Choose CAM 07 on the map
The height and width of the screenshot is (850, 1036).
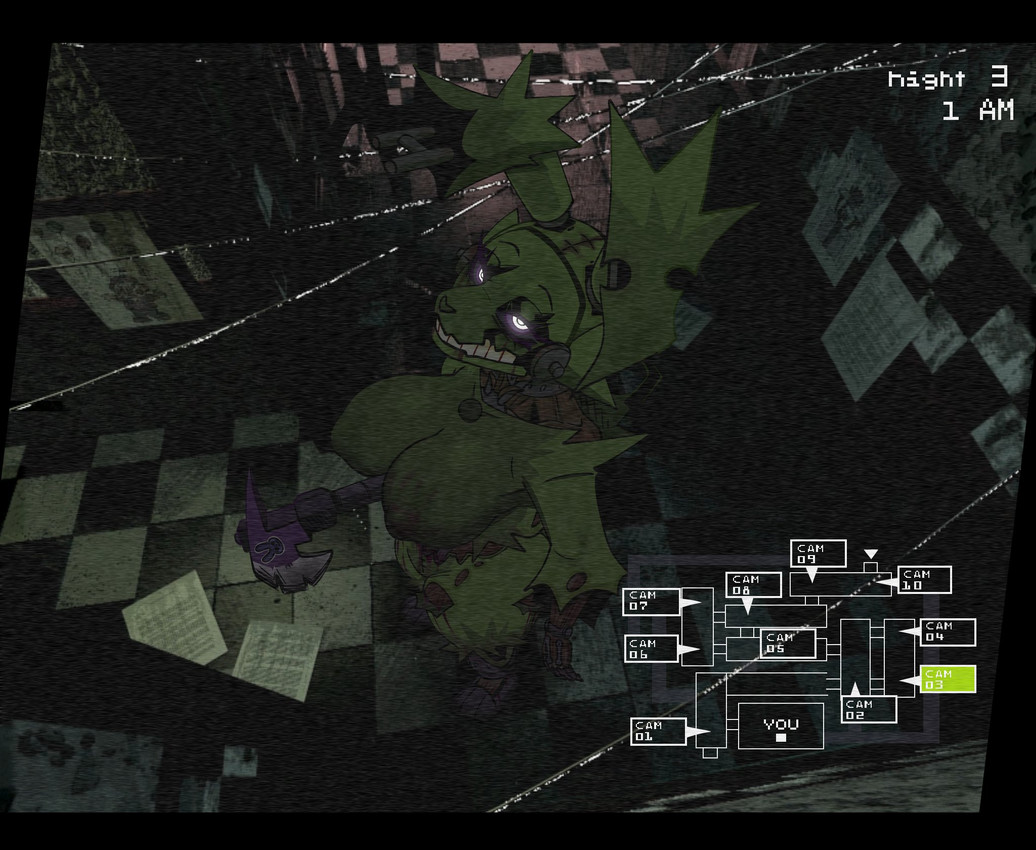click(651, 601)
